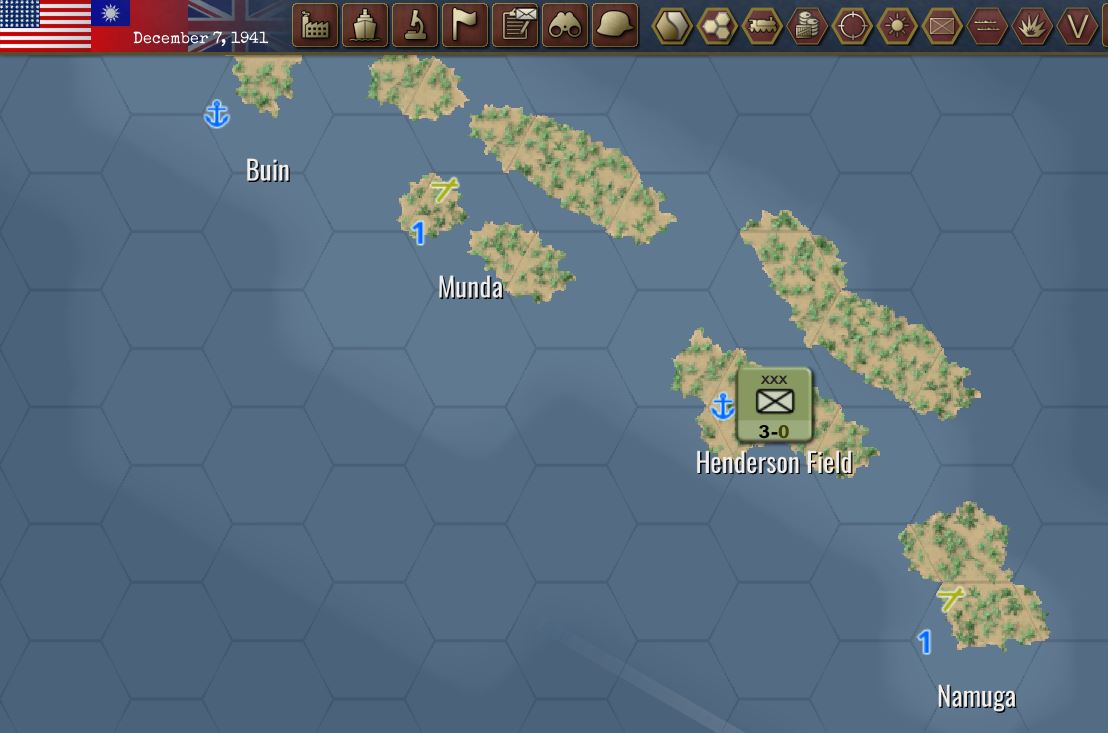Open the factory production menu
Screen dimensions: 1108x733
point(315,26)
